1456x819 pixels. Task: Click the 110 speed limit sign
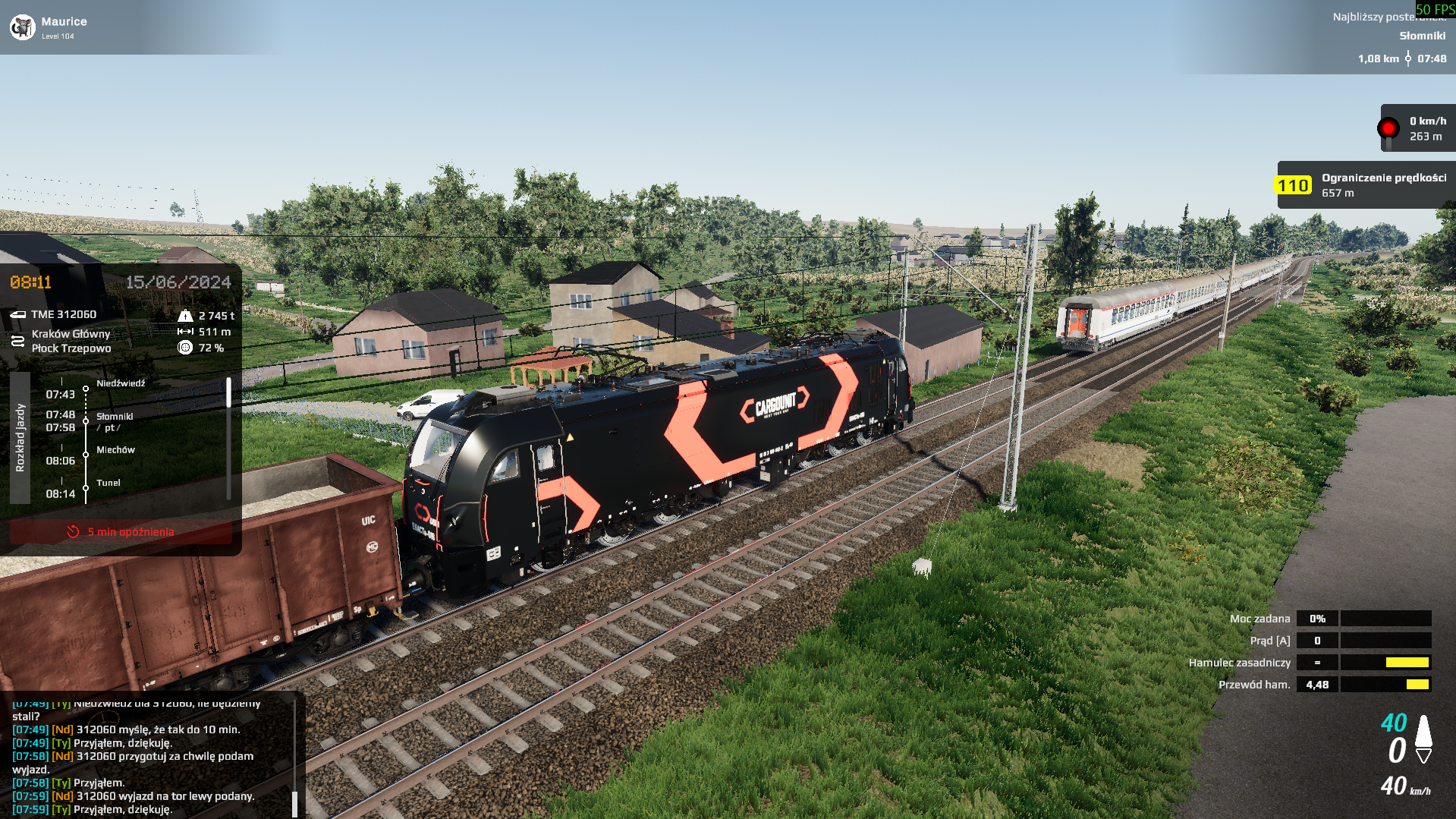coord(1293,185)
